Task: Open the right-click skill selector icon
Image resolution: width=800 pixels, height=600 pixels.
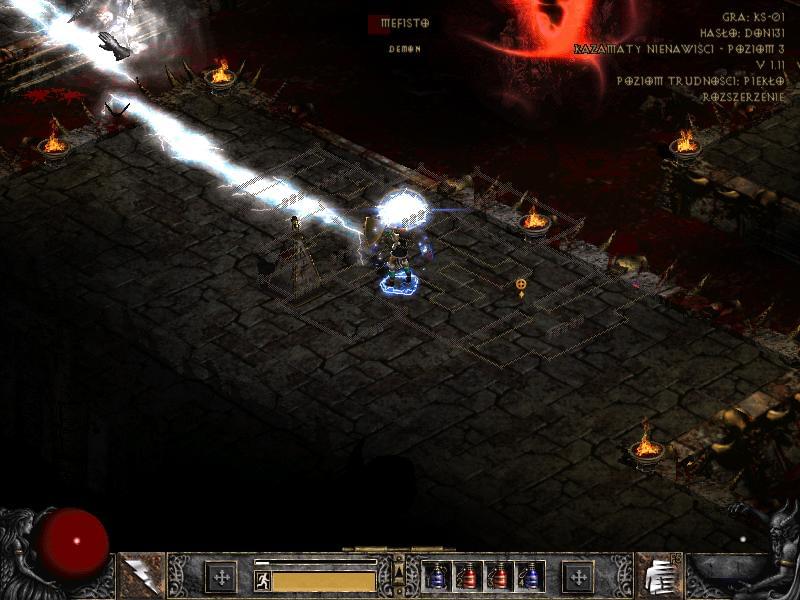Action: 659,575
